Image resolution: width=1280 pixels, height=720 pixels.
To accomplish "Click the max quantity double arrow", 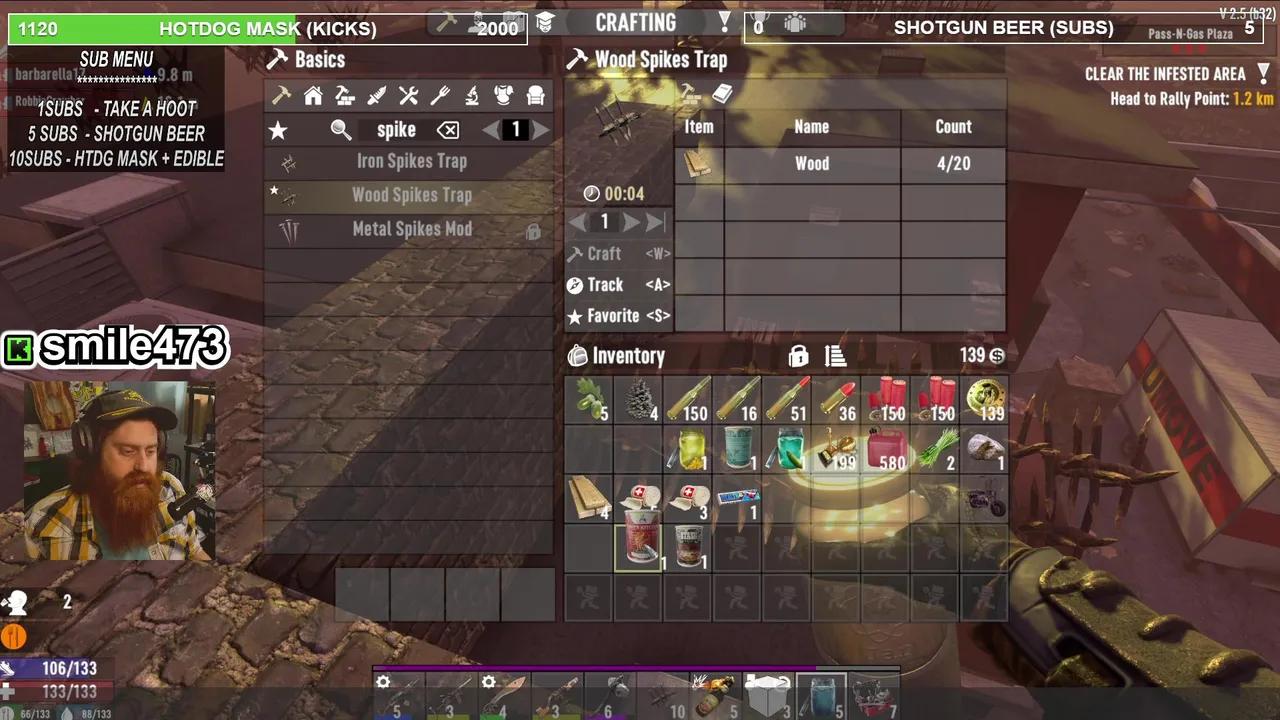I will click(x=652, y=222).
